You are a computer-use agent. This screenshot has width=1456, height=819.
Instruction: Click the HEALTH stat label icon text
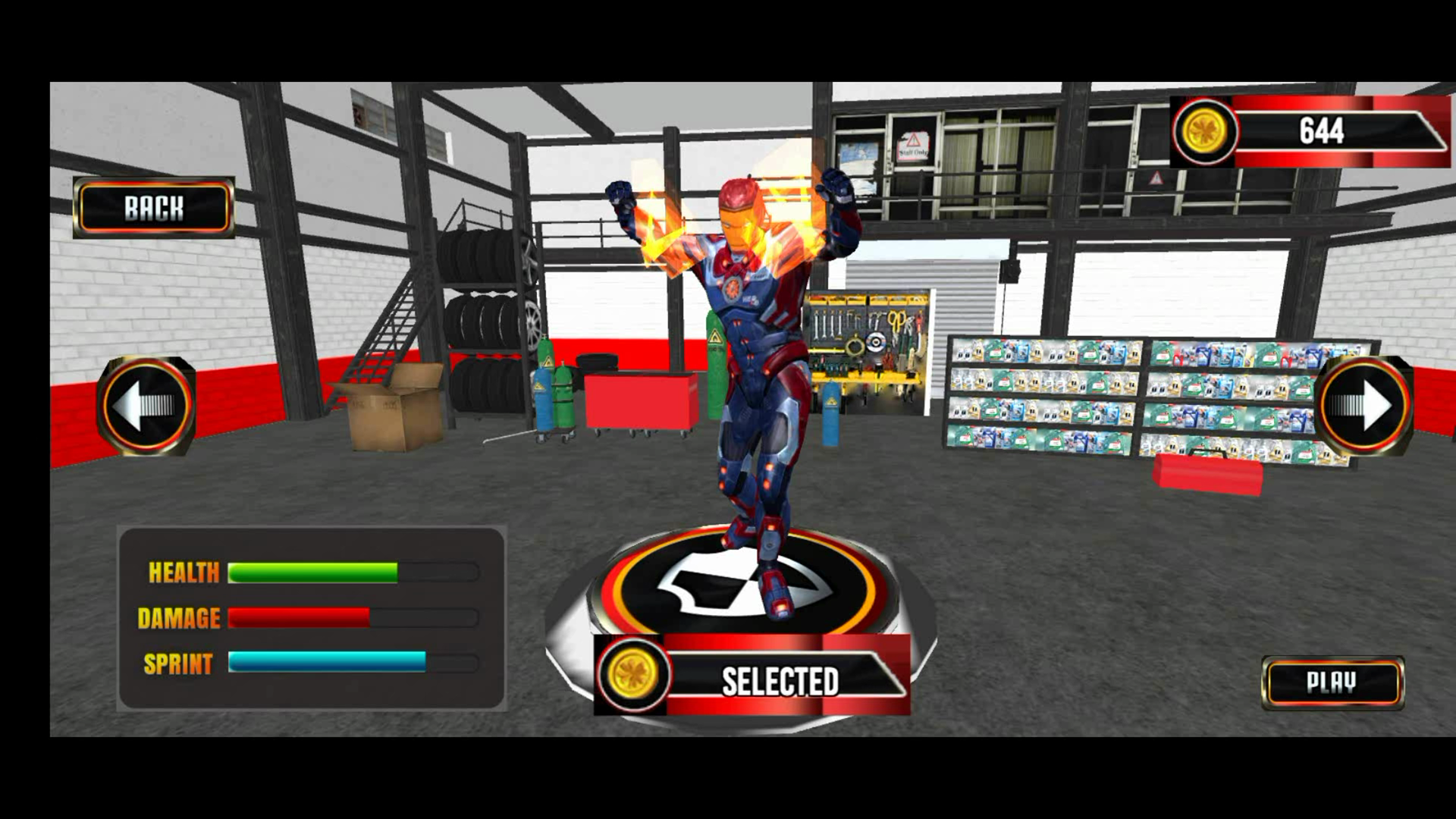pos(184,573)
